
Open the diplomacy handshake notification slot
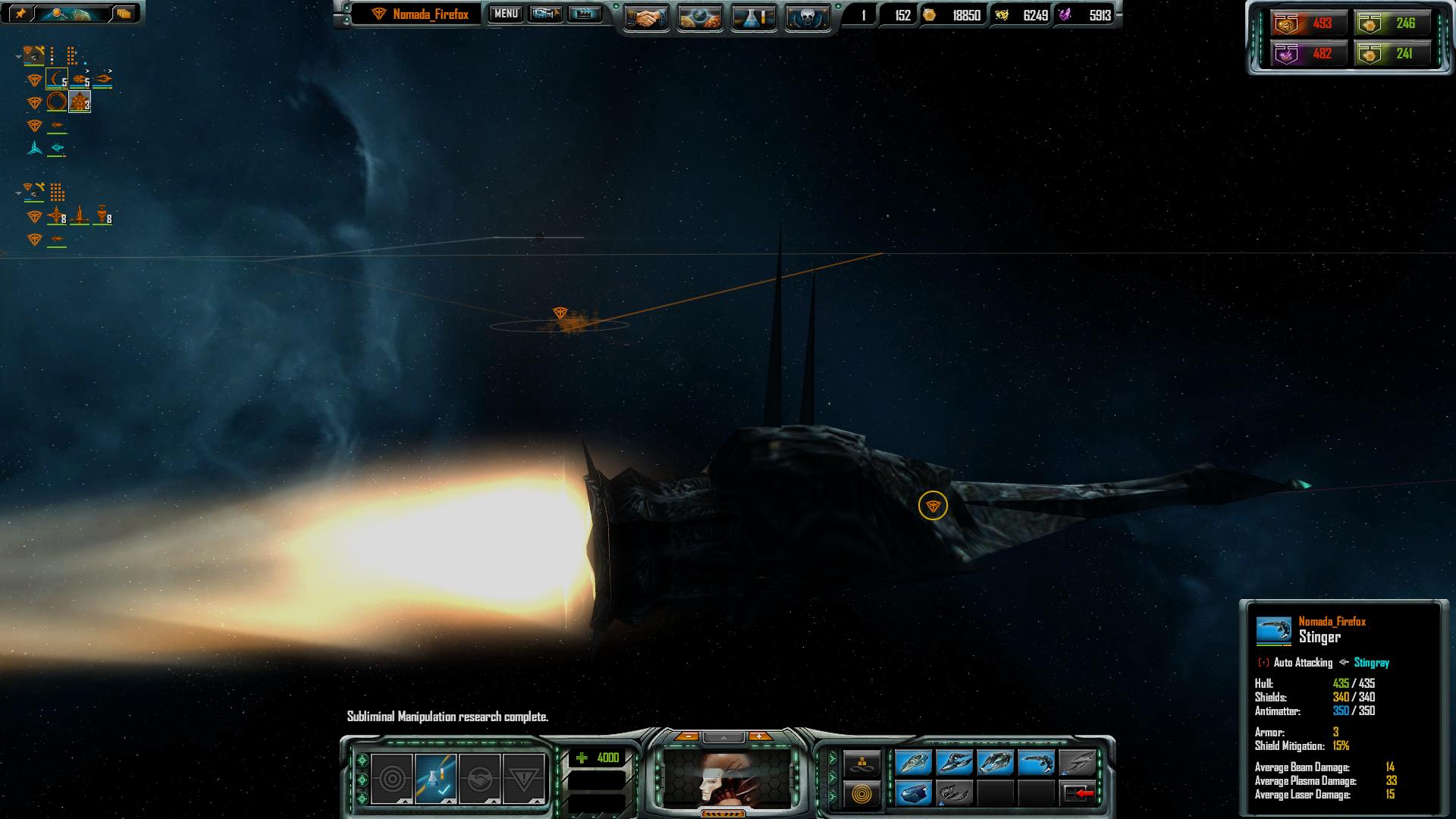pos(479,778)
